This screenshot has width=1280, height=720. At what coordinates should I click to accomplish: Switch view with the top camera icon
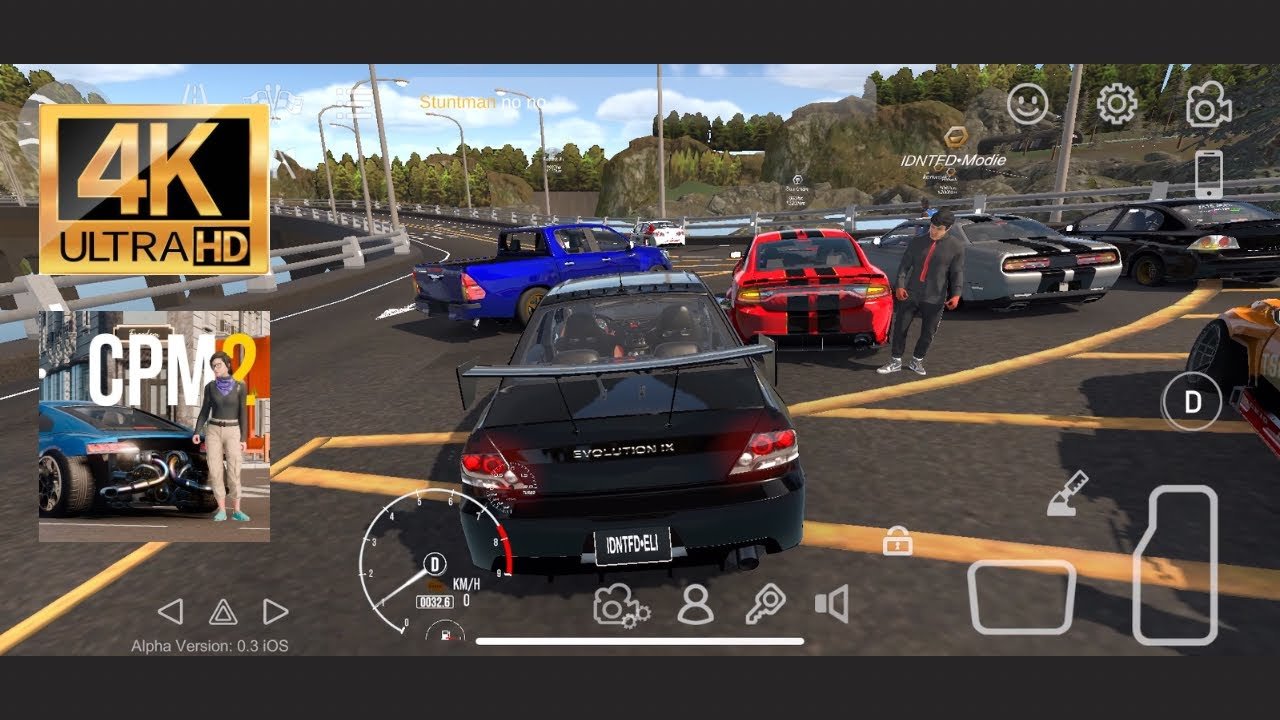(x=1208, y=104)
